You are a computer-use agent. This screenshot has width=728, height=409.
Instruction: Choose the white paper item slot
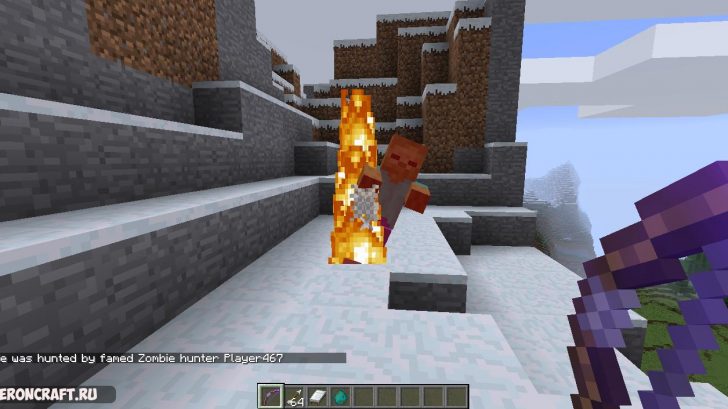(318, 397)
